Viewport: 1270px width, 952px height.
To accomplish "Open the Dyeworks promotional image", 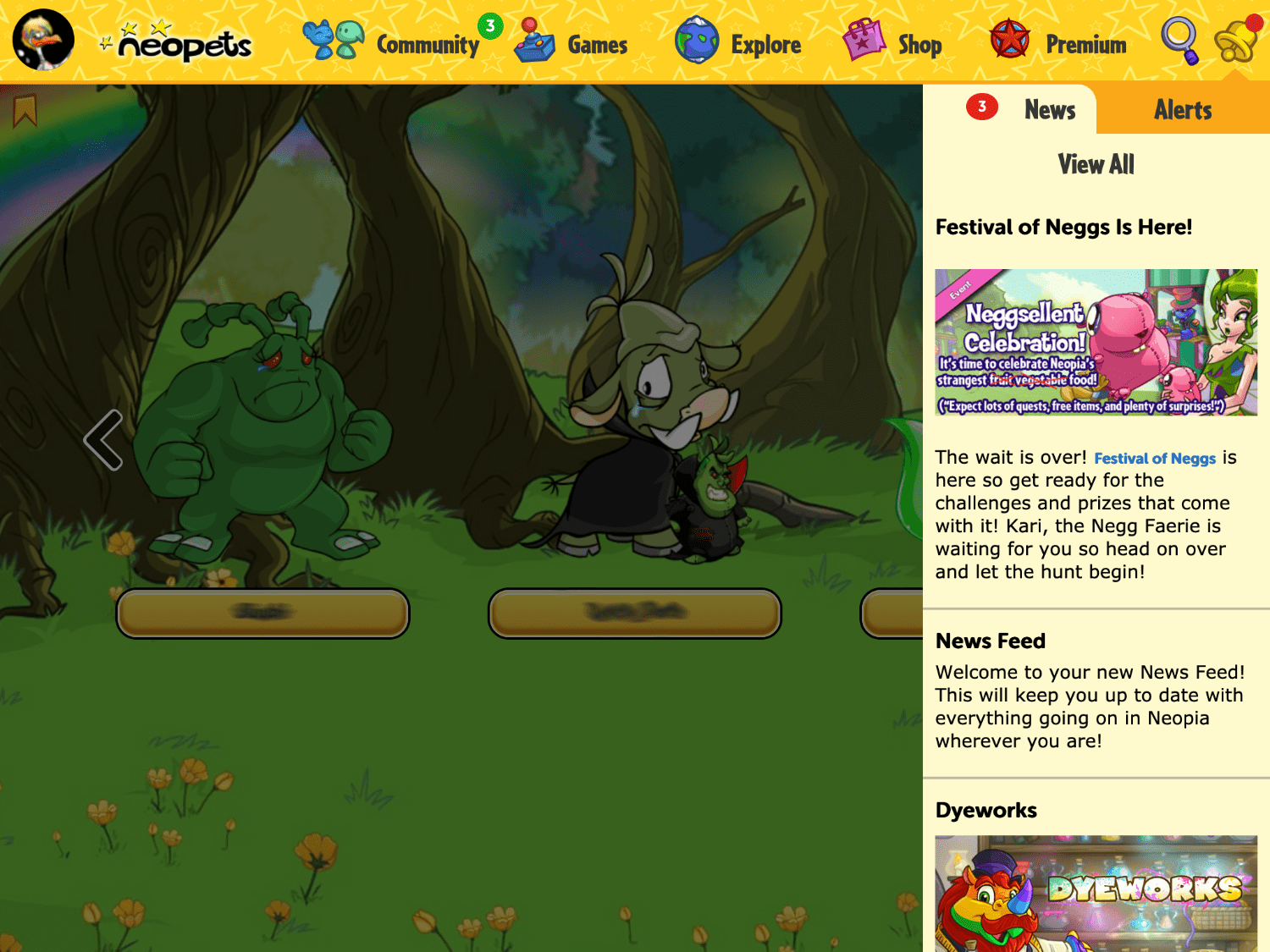I will pyautogui.click(x=1096, y=897).
